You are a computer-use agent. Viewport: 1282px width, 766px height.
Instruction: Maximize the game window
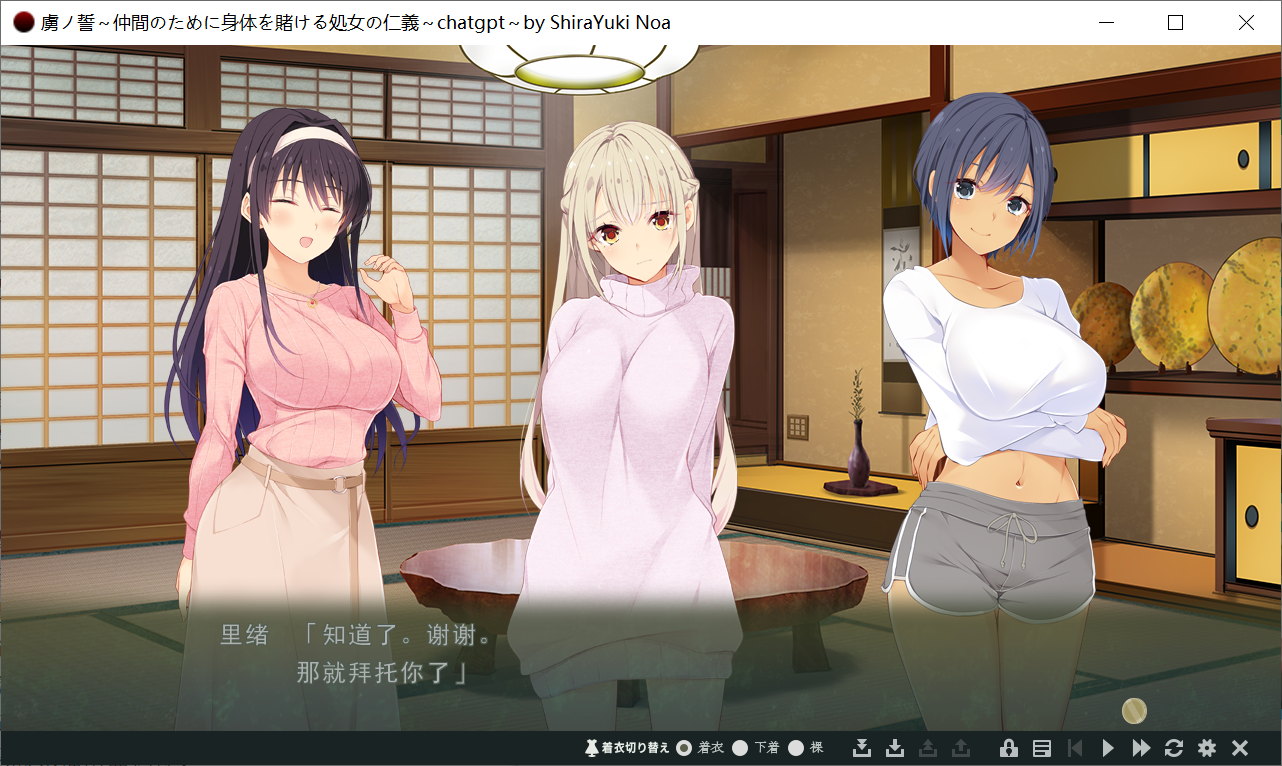point(1175,22)
